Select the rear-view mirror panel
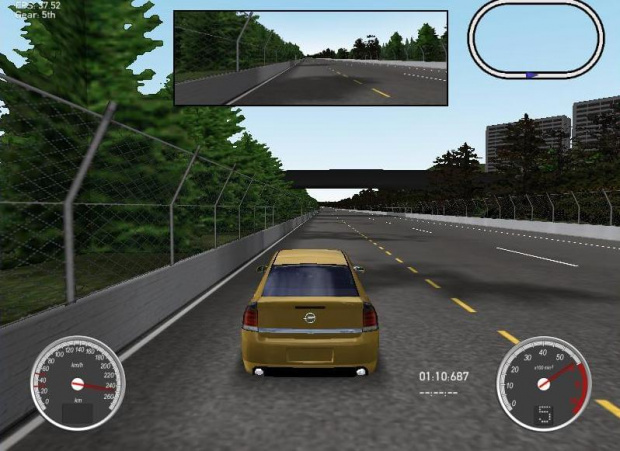Viewport: 620px width, 451px height. click(310, 57)
